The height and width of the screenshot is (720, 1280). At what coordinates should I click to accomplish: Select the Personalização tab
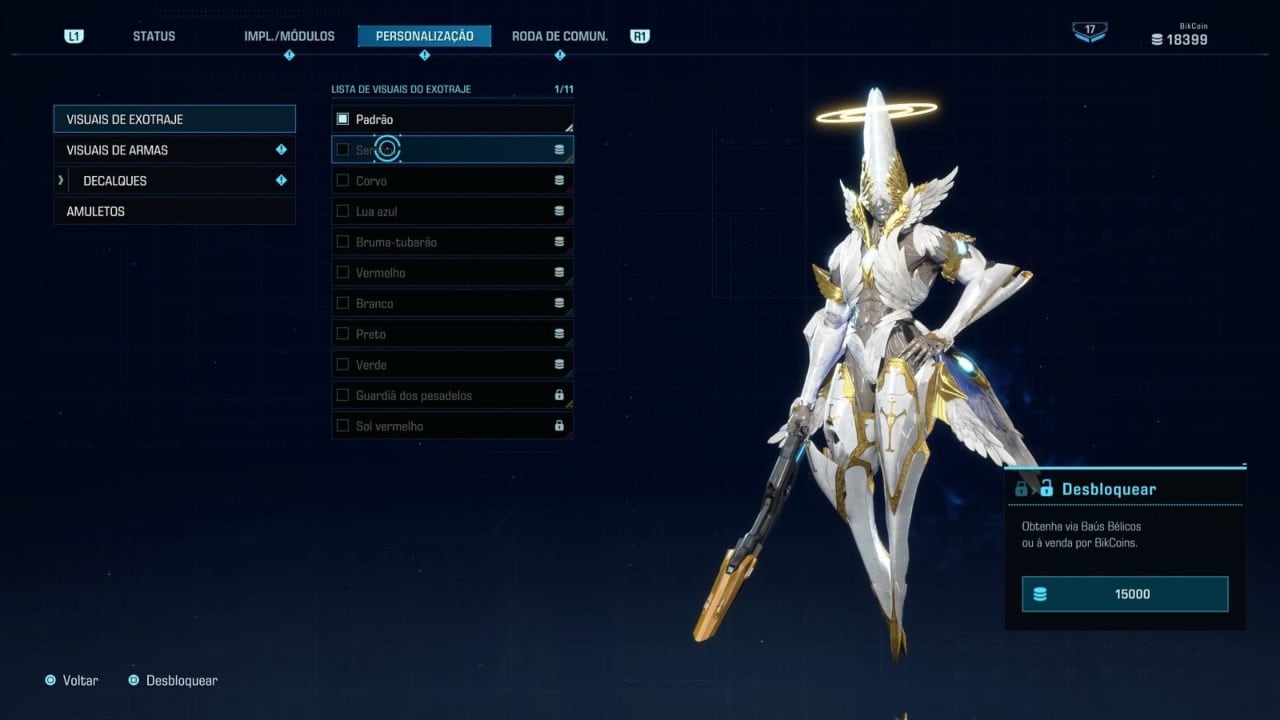click(x=424, y=36)
